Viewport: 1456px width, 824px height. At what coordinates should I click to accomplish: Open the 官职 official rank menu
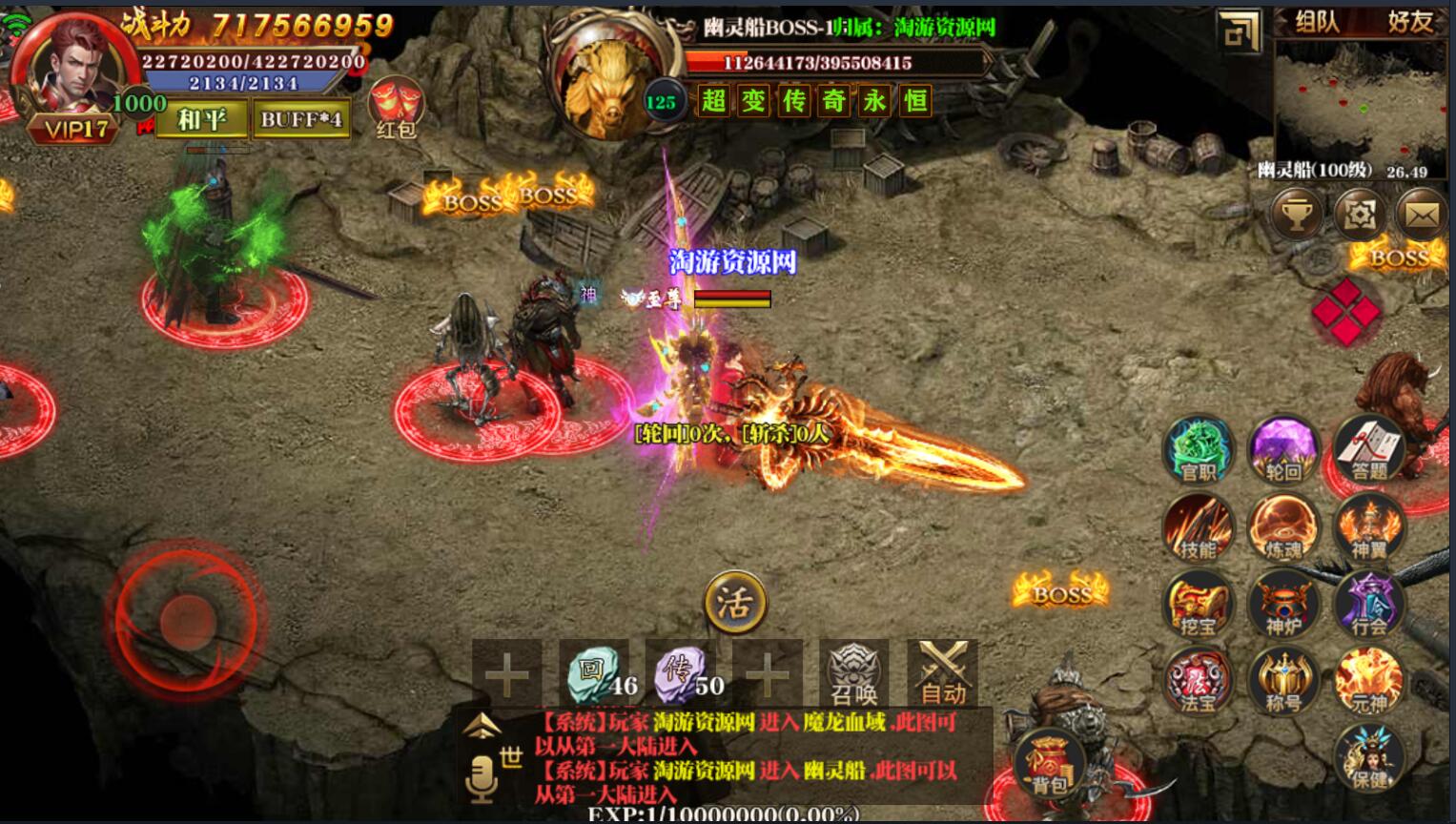tap(1198, 448)
